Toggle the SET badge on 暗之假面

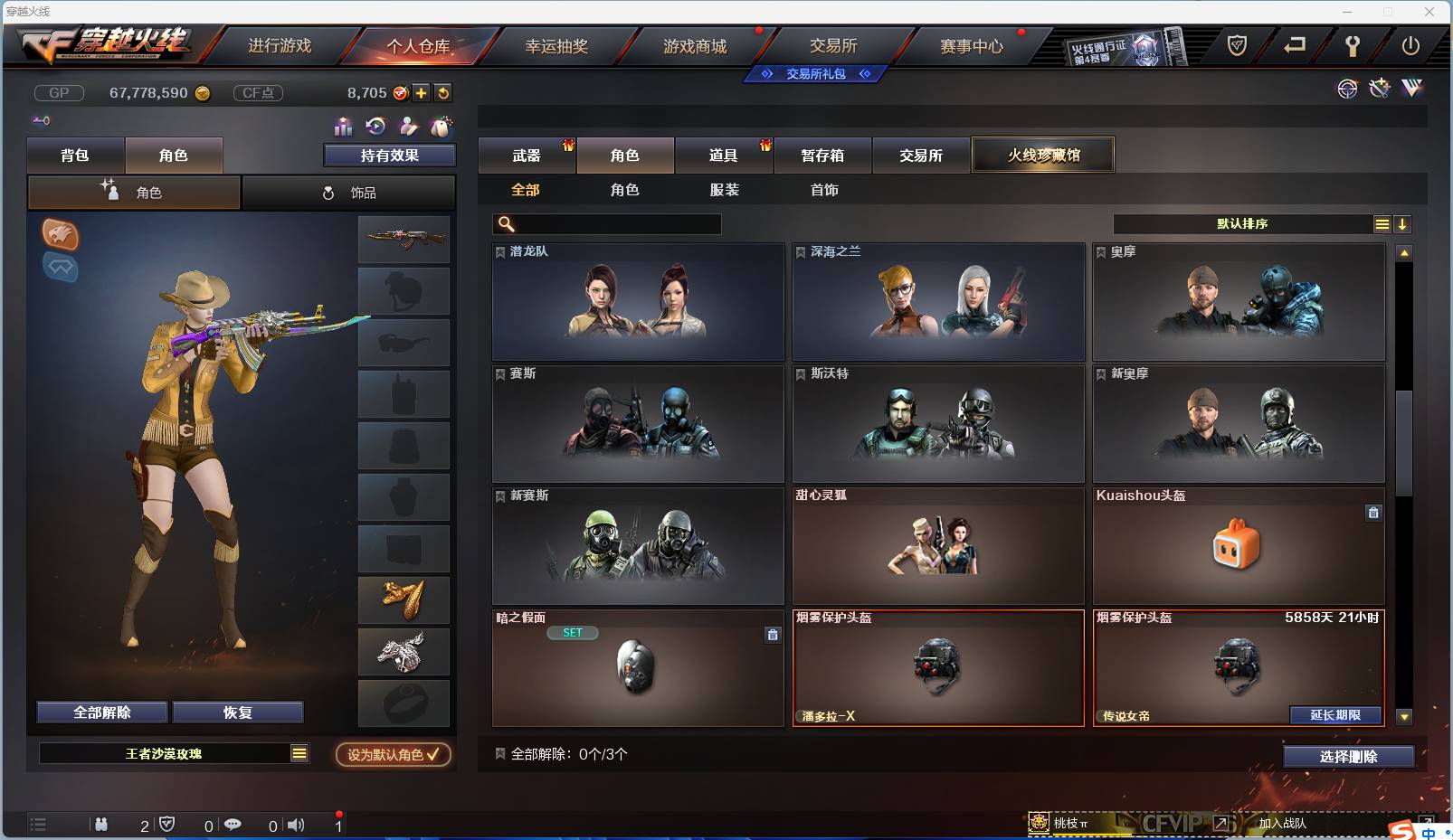[571, 632]
